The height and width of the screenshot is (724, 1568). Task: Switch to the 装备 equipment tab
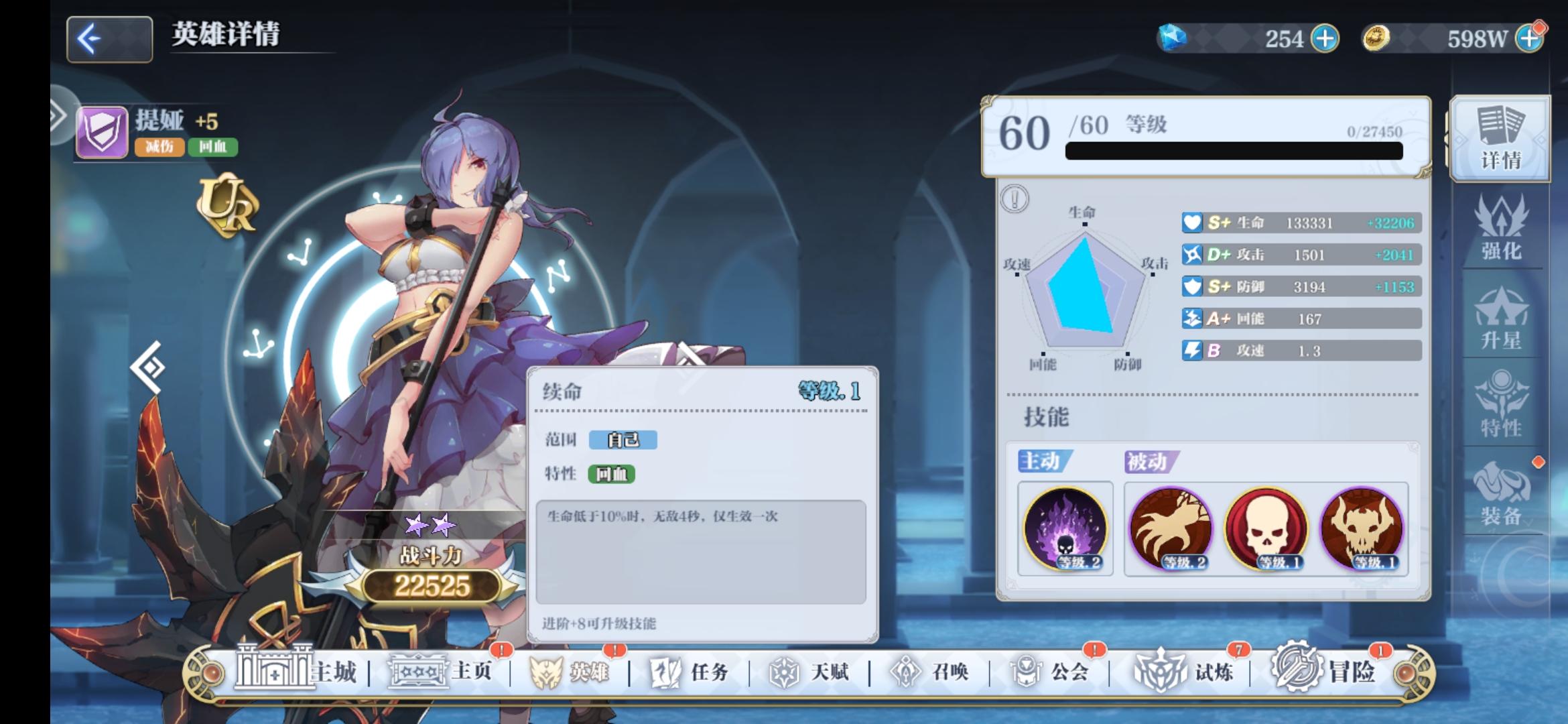click(1503, 493)
